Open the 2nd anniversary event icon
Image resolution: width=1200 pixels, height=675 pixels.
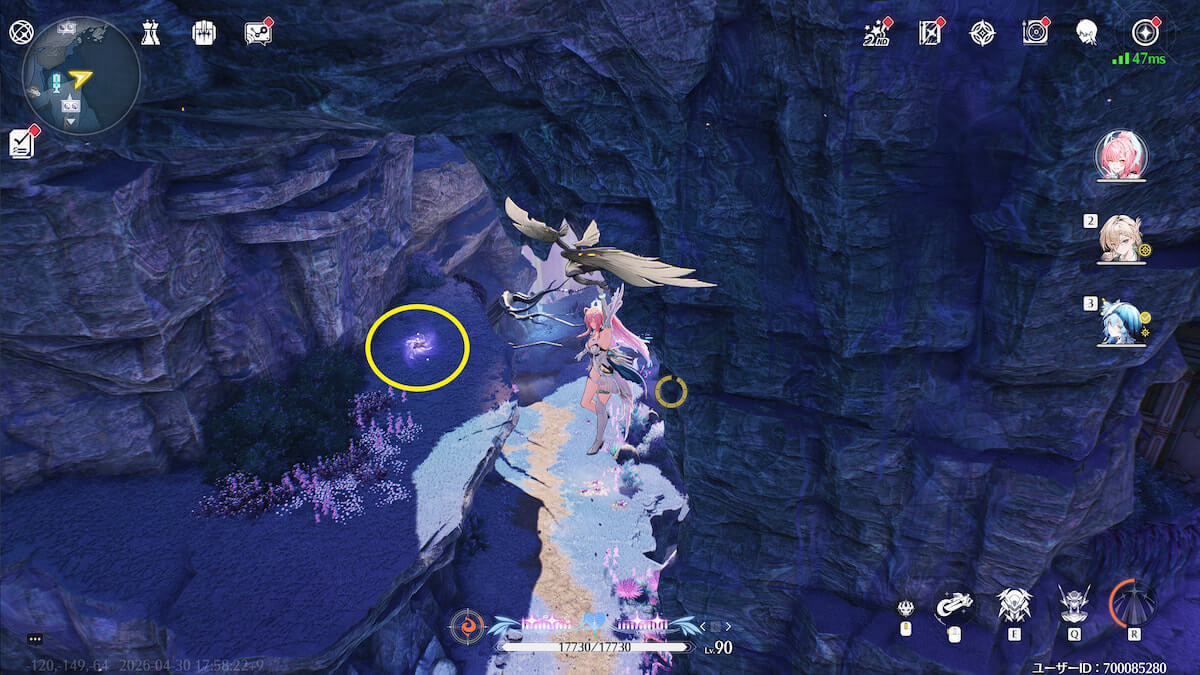877,34
